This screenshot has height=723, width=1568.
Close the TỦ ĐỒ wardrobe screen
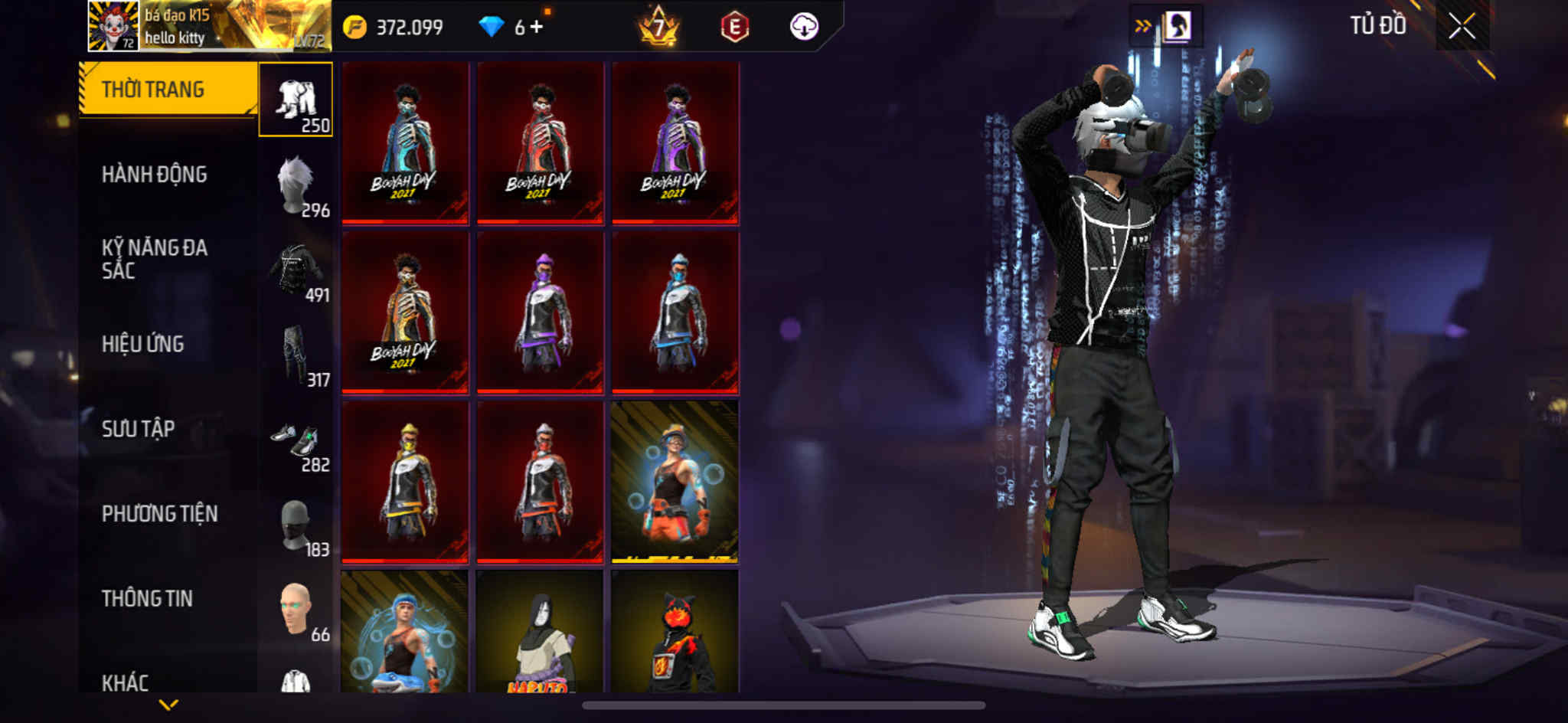pos(1462,27)
